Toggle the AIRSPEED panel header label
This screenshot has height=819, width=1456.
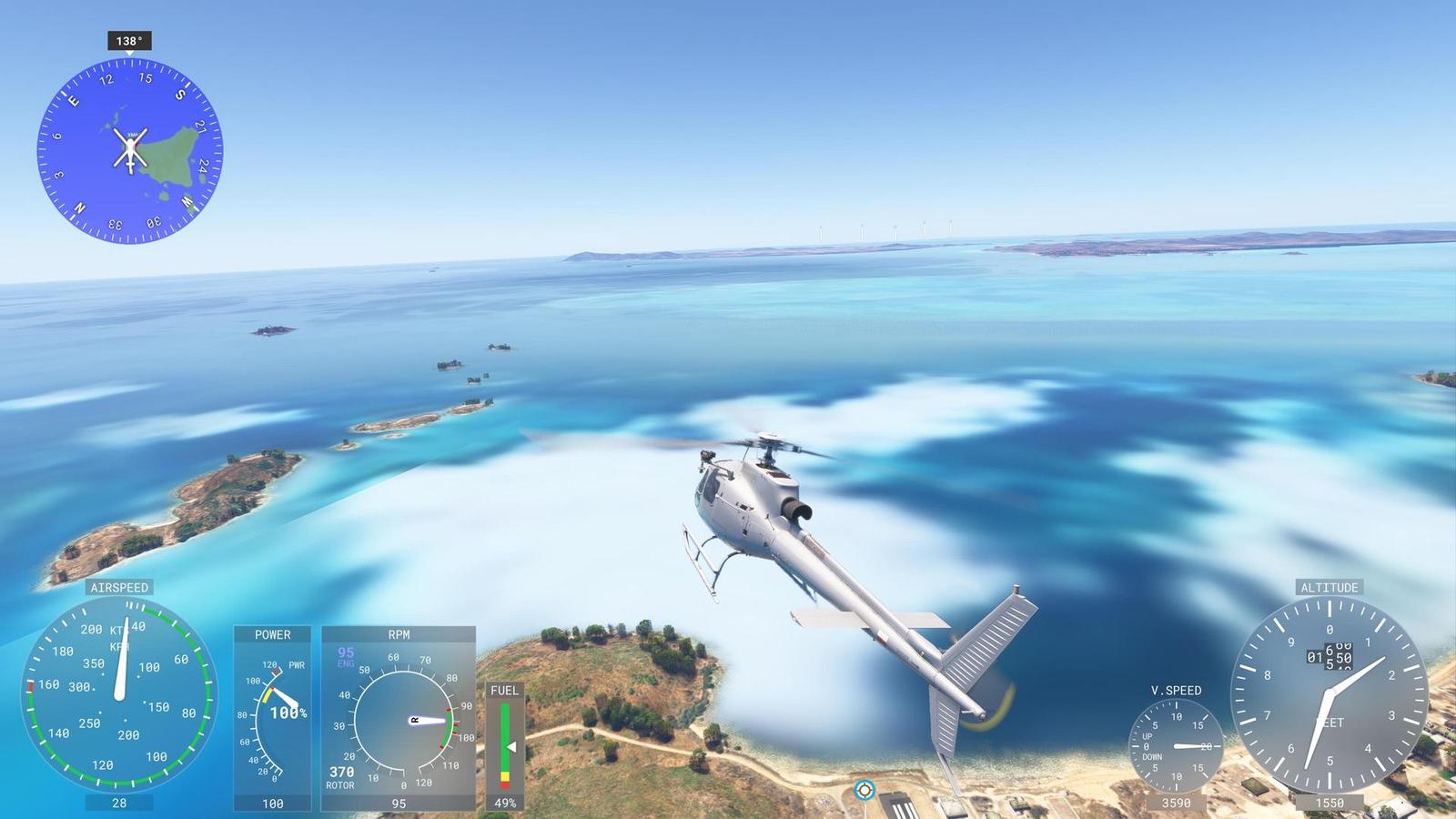coord(118,588)
